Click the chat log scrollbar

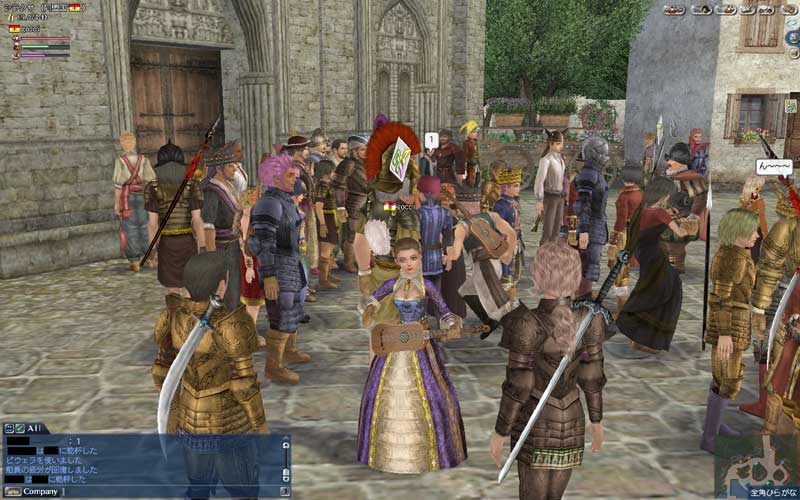285,460
